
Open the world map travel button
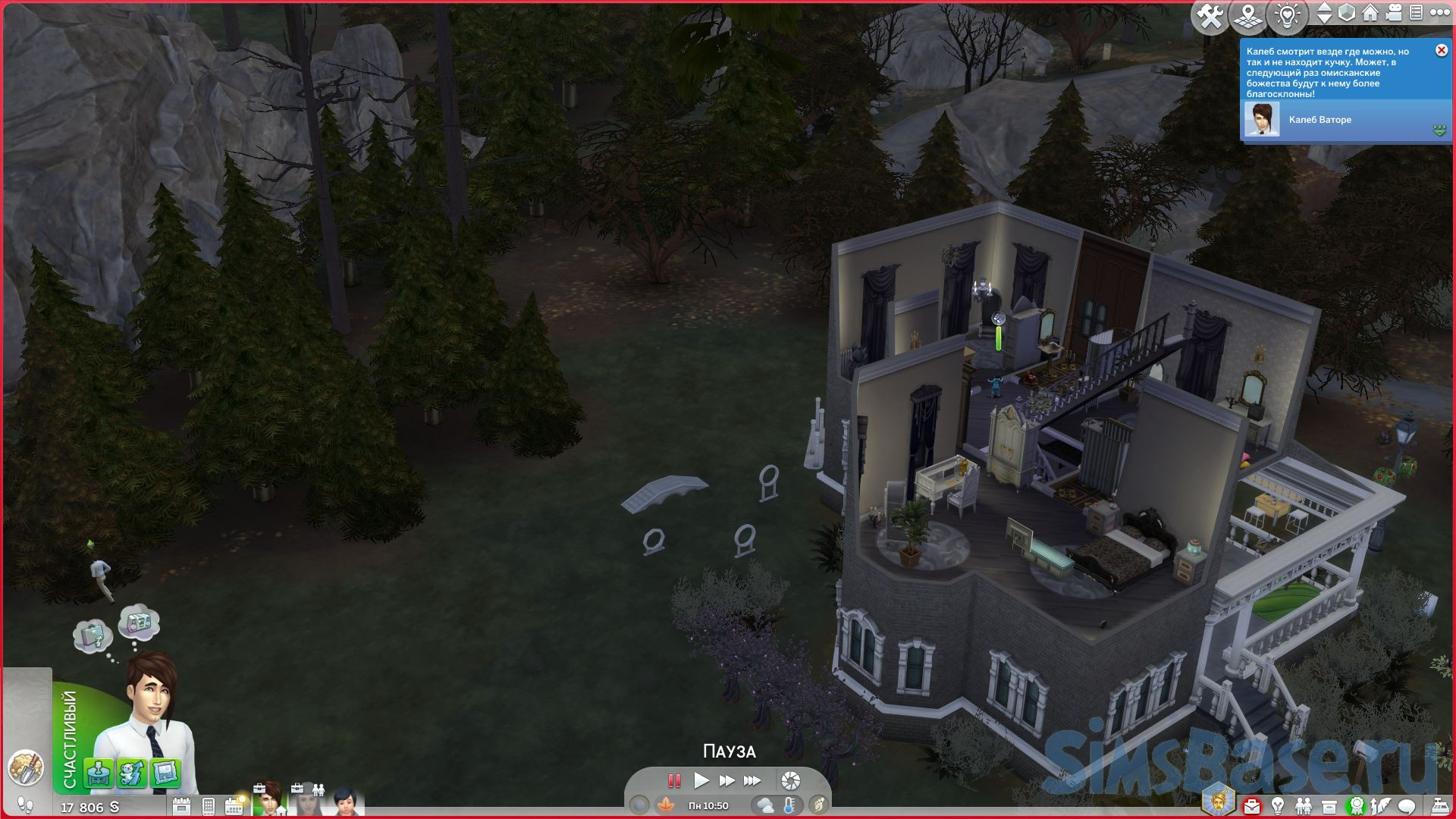[x=1247, y=16]
